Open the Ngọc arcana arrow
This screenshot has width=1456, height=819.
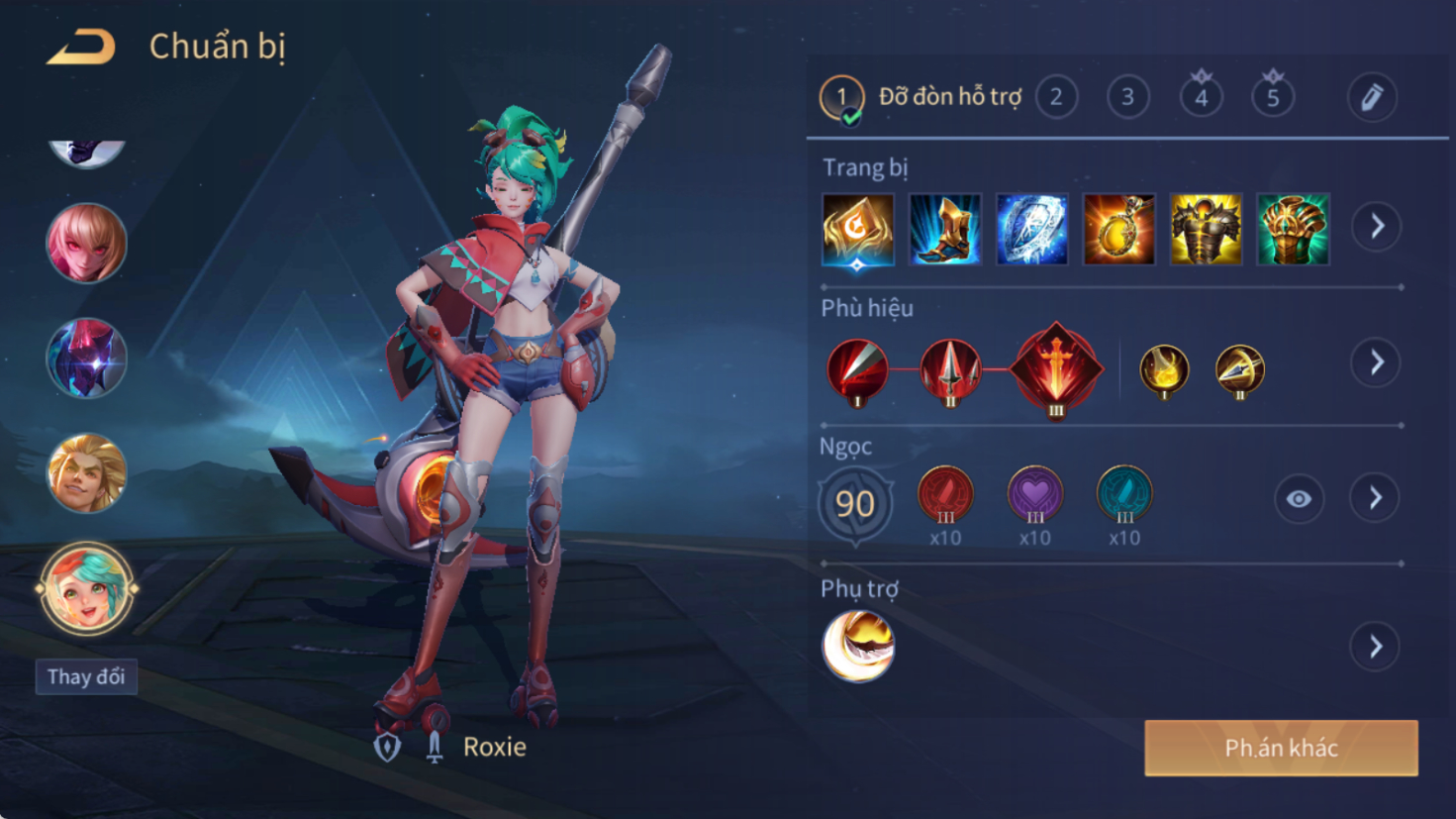[1376, 498]
